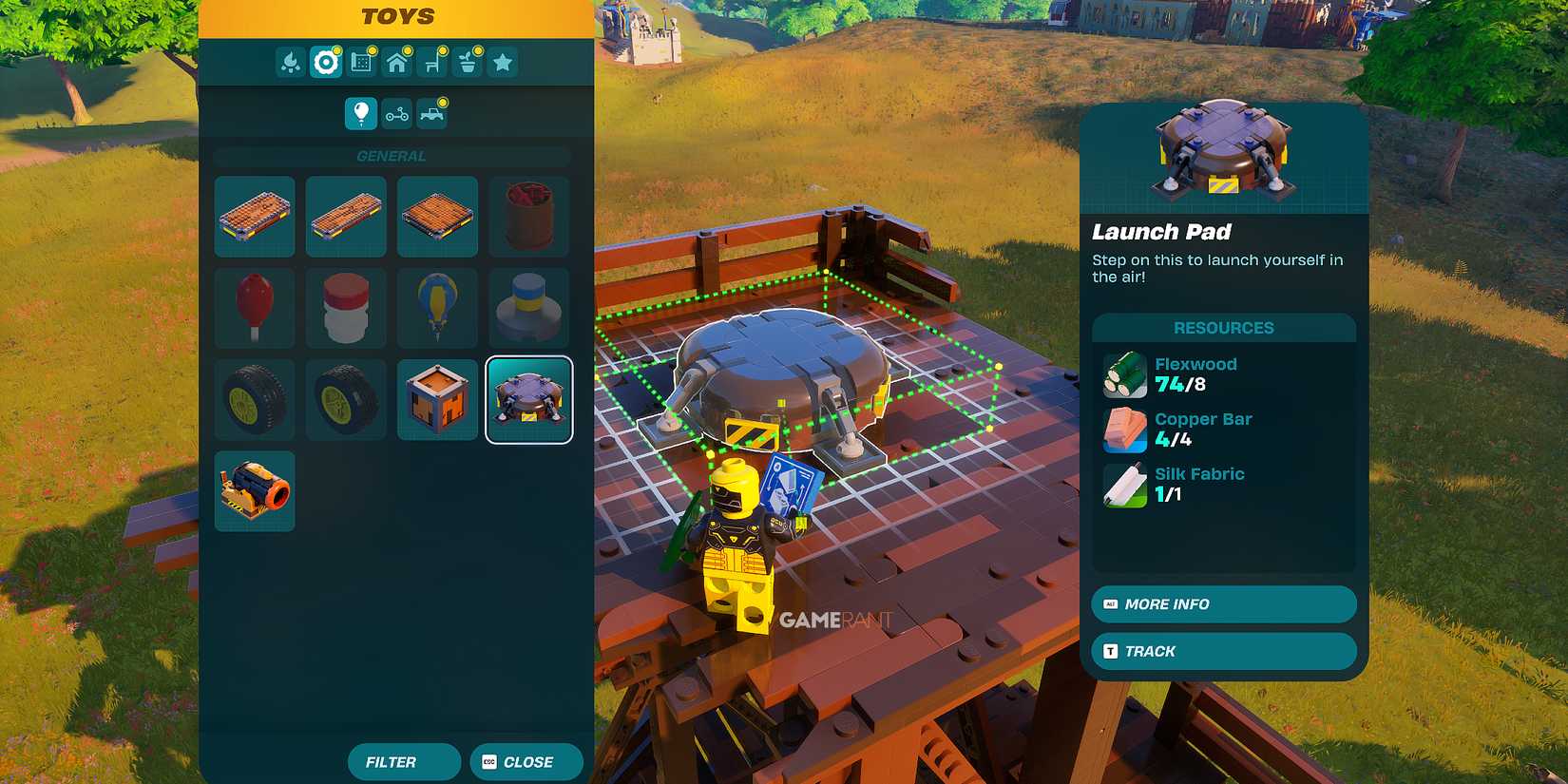Select the cannon toy thumbnail

[x=254, y=490]
